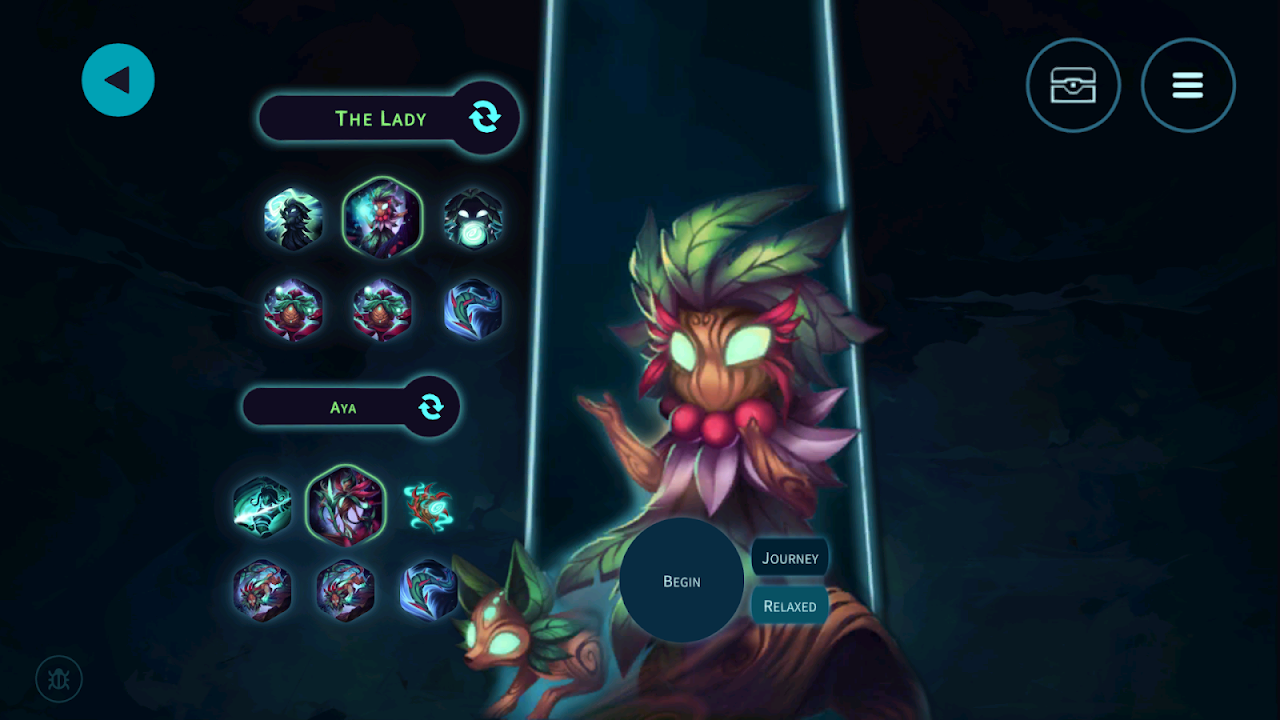Start the run with Begin

click(682, 581)
